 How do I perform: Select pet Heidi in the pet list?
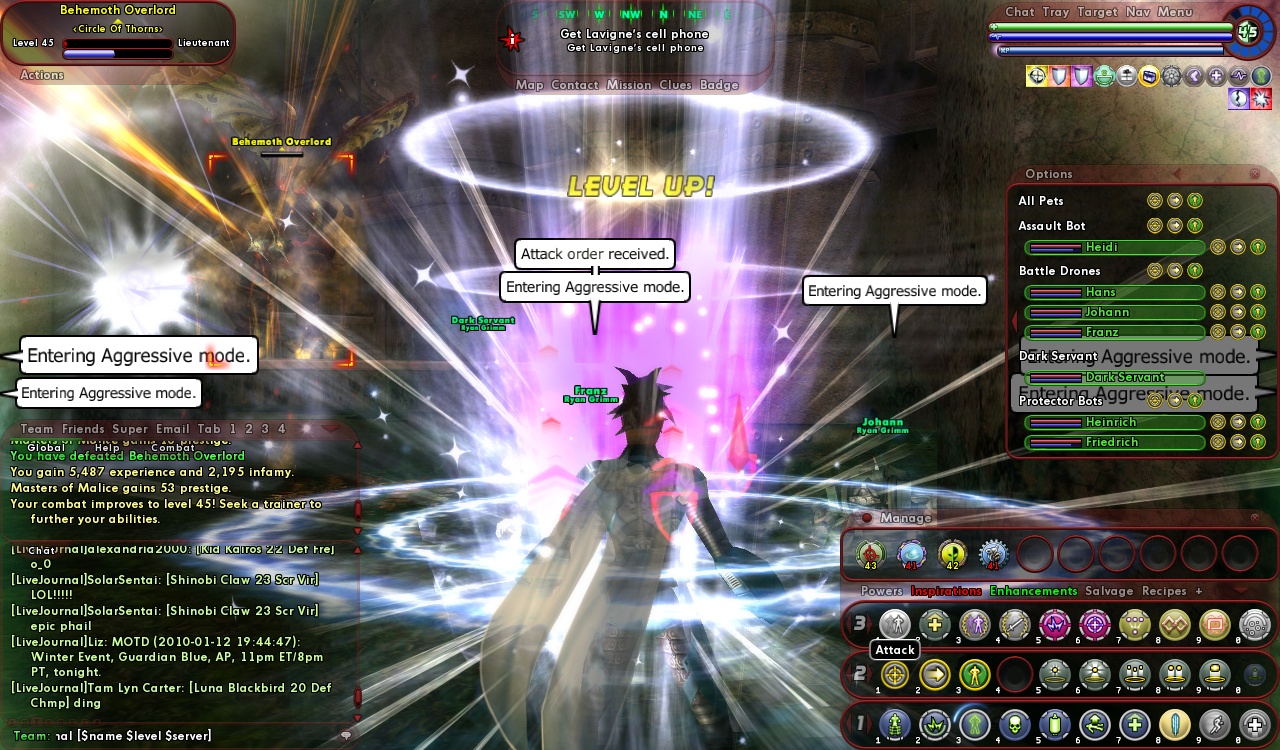1114,247
